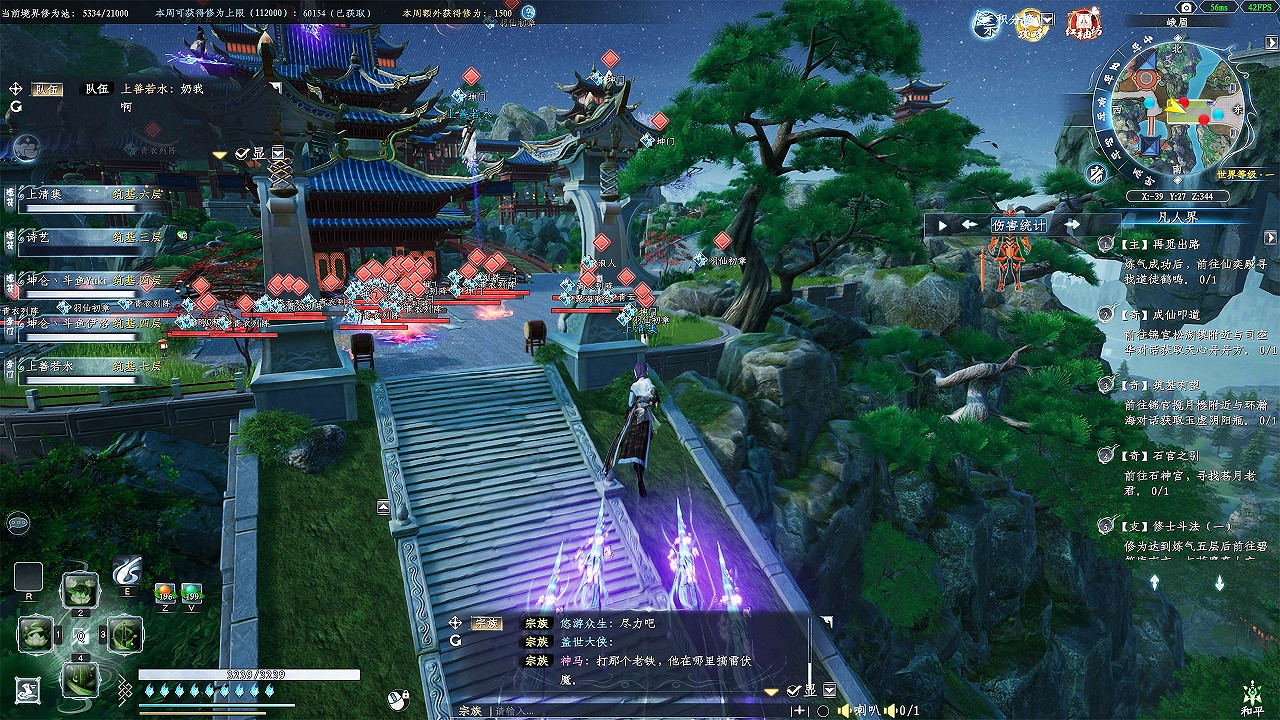
Task: Expand the chevron next to the chat 显 checkbox
Action: 828,690
